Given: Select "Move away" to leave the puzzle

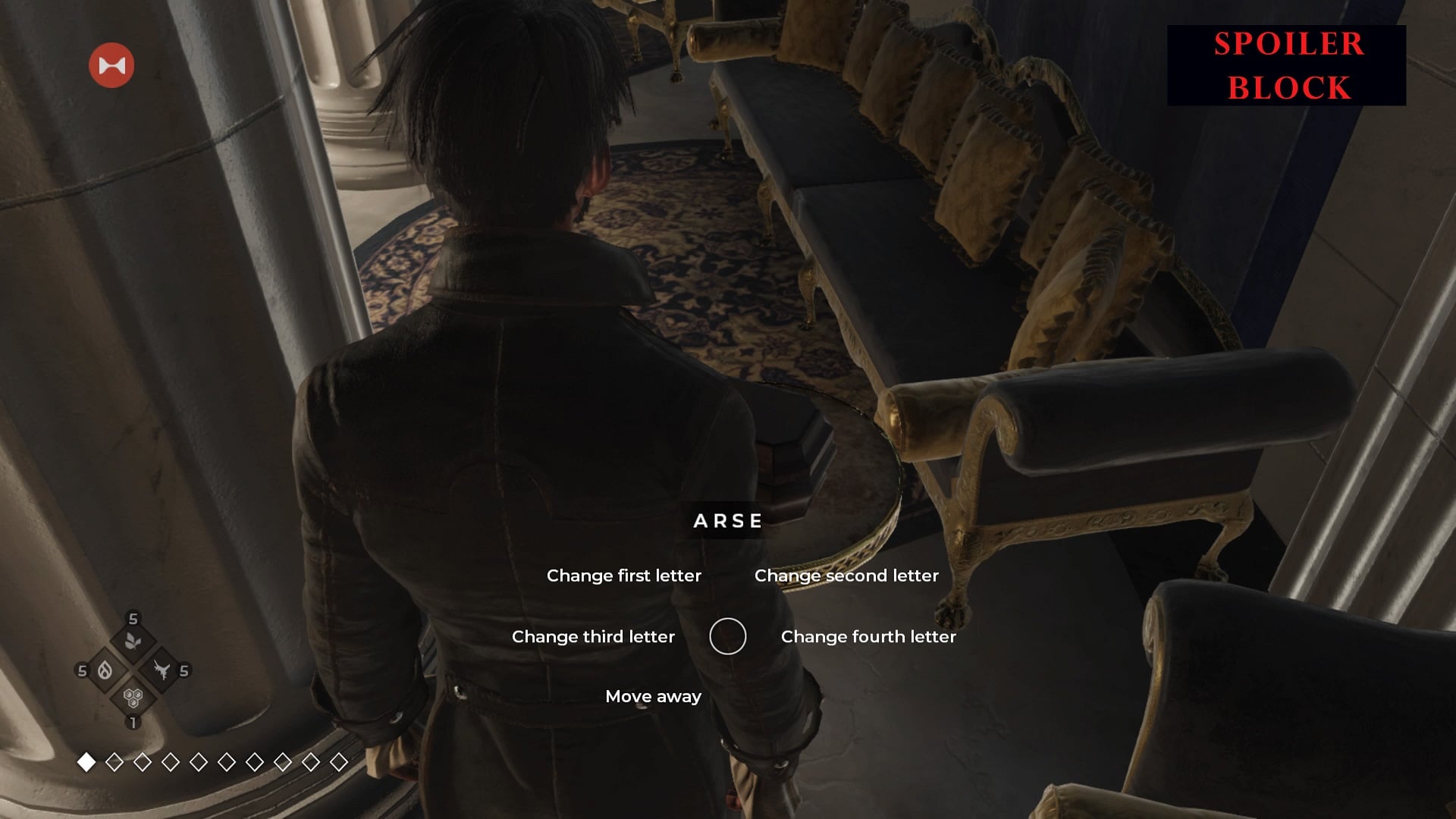Looking at the screenshot, I should (x=653, y=696).
